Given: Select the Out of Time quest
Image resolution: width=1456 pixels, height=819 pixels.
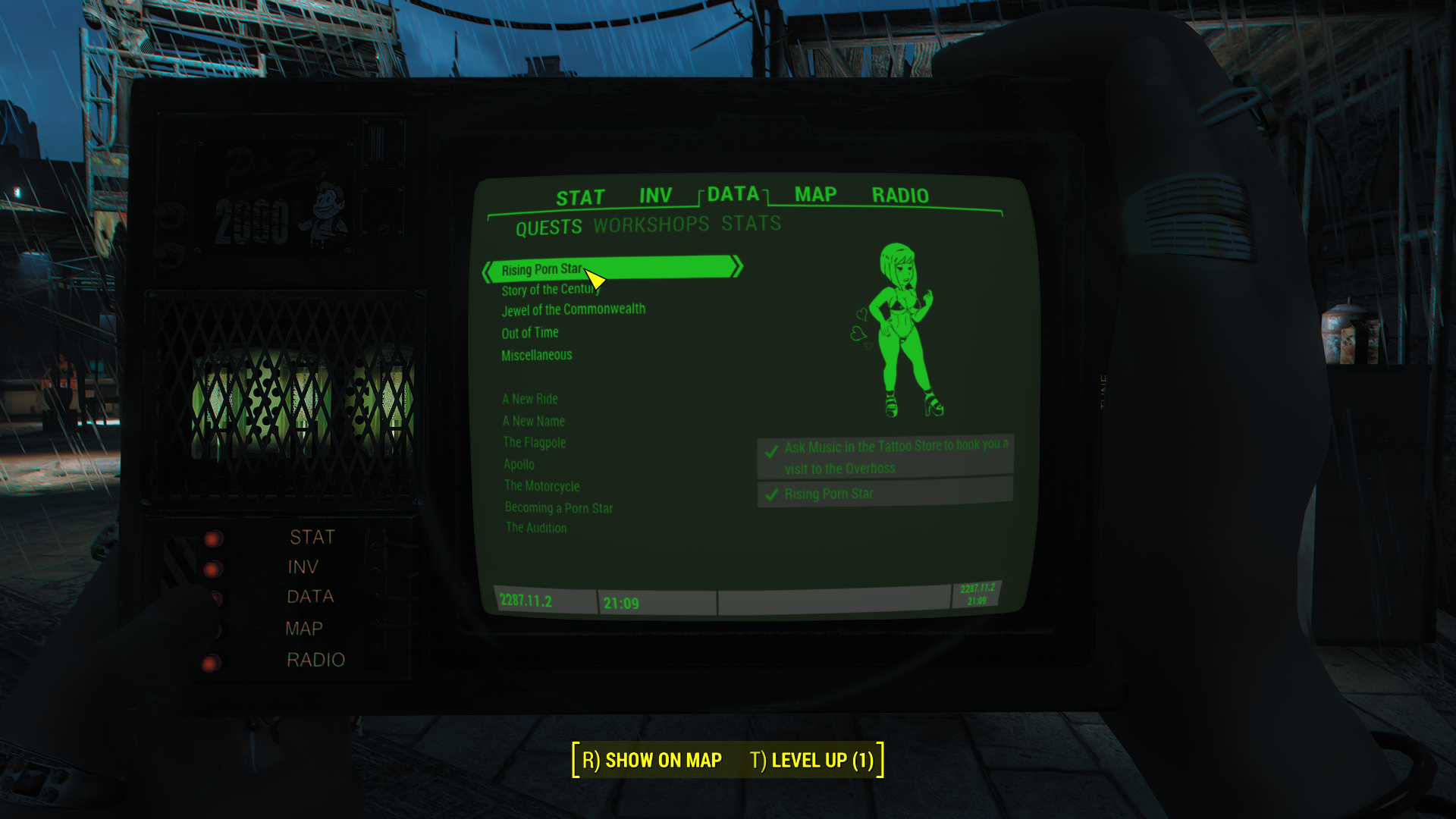Looking at the screenshot, I should pyautogui.click(x=530, y=333).
